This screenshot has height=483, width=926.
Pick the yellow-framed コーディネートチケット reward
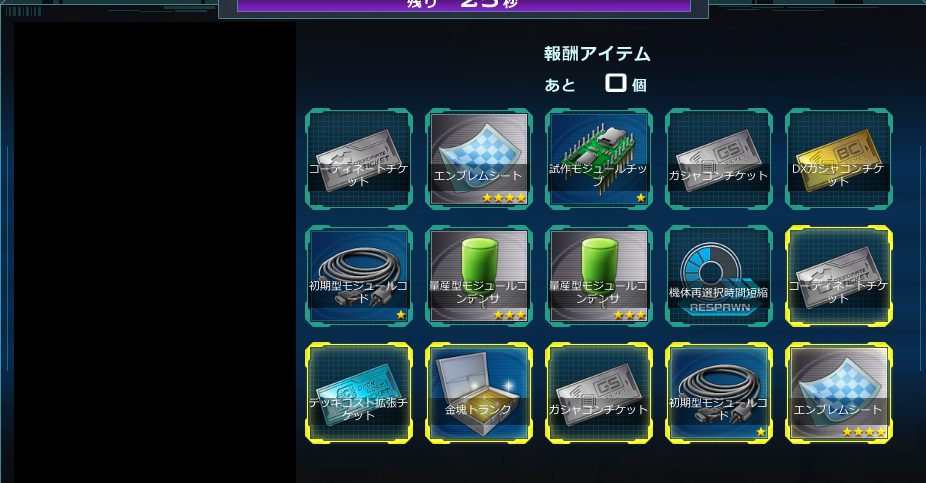pyautogui.click(x=839, y=276)
